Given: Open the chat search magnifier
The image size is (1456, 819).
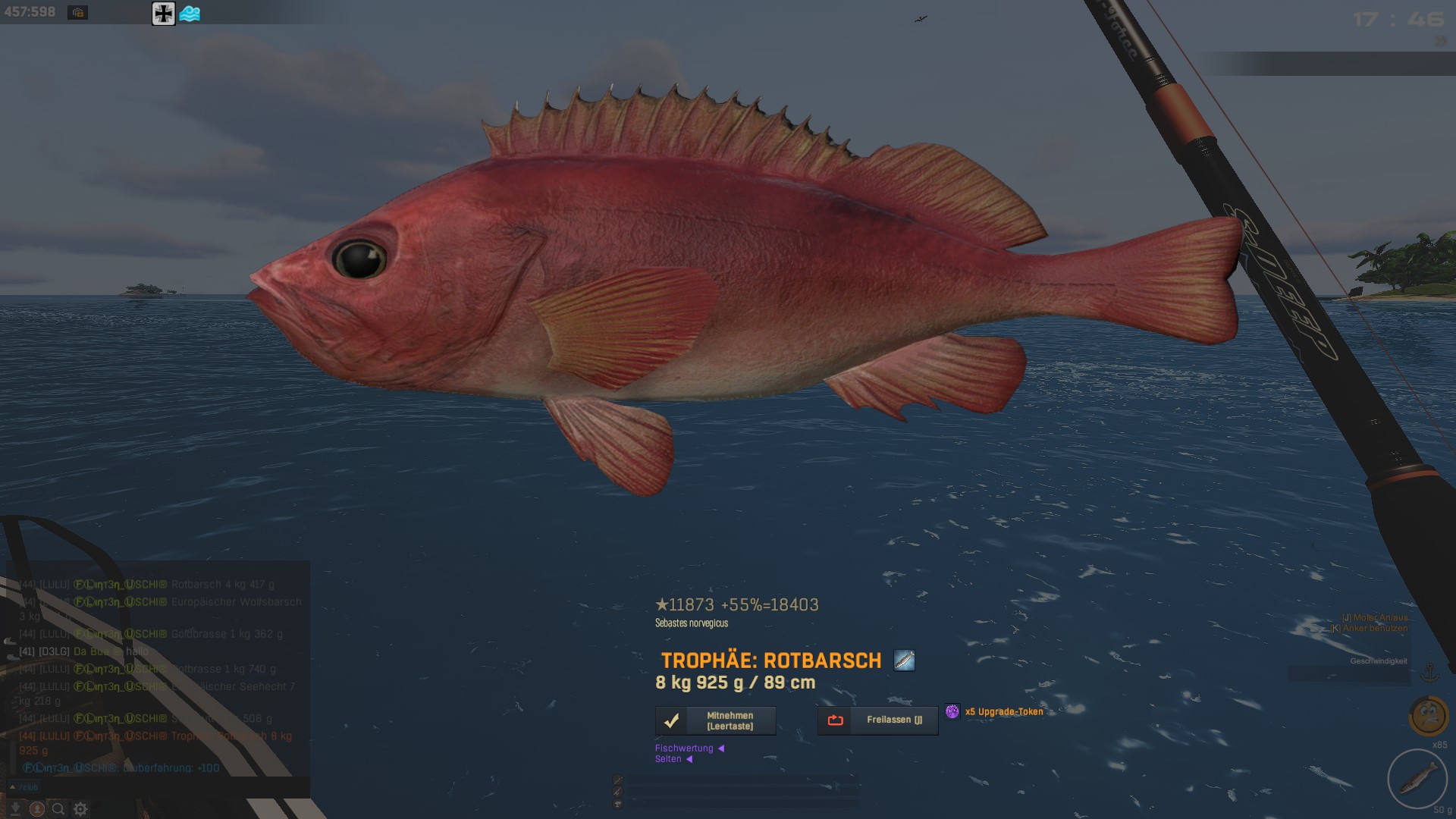Looking at the screenshot, I should pos(58,809).
